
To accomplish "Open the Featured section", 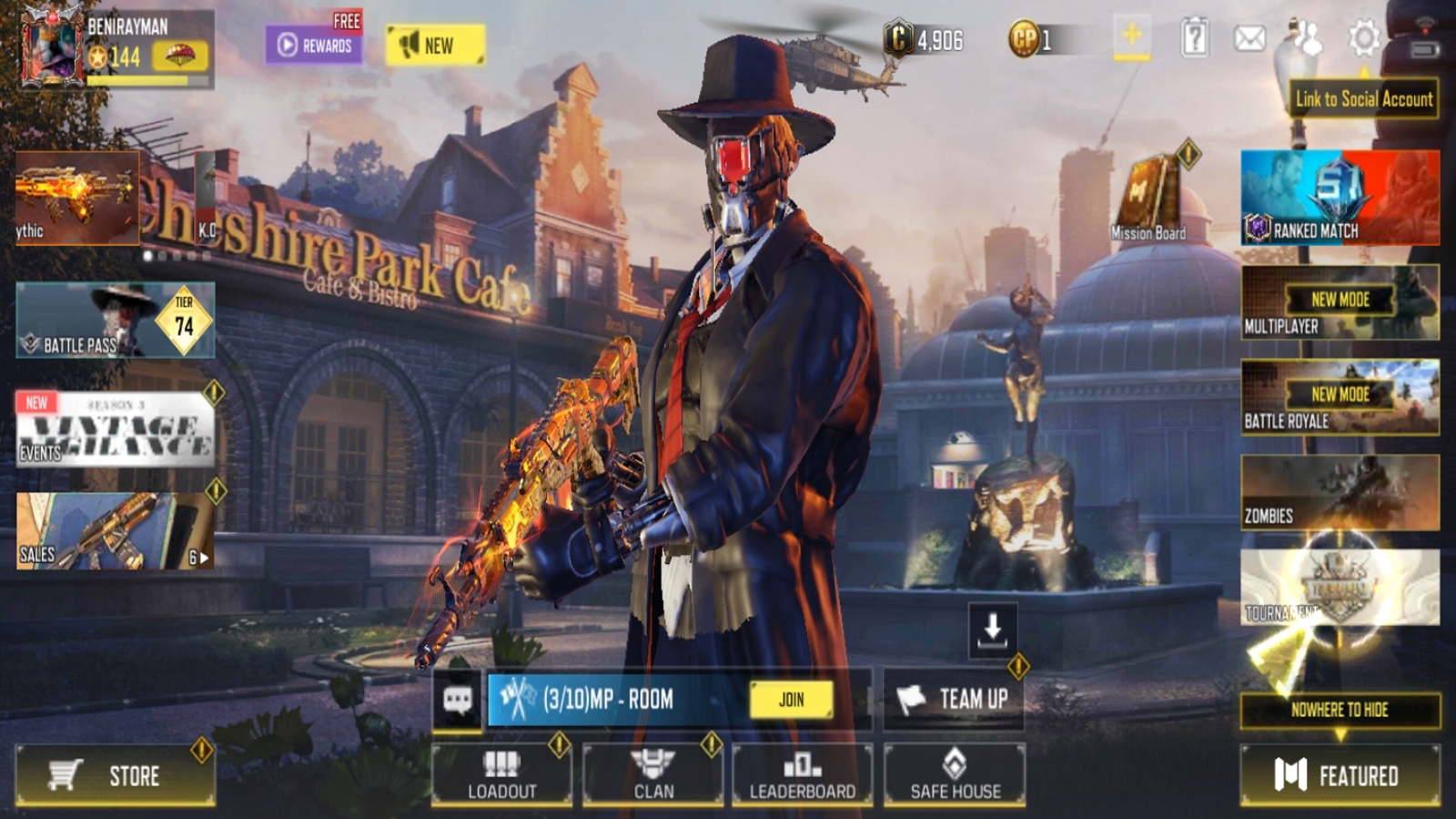I will click(1340, 775).
